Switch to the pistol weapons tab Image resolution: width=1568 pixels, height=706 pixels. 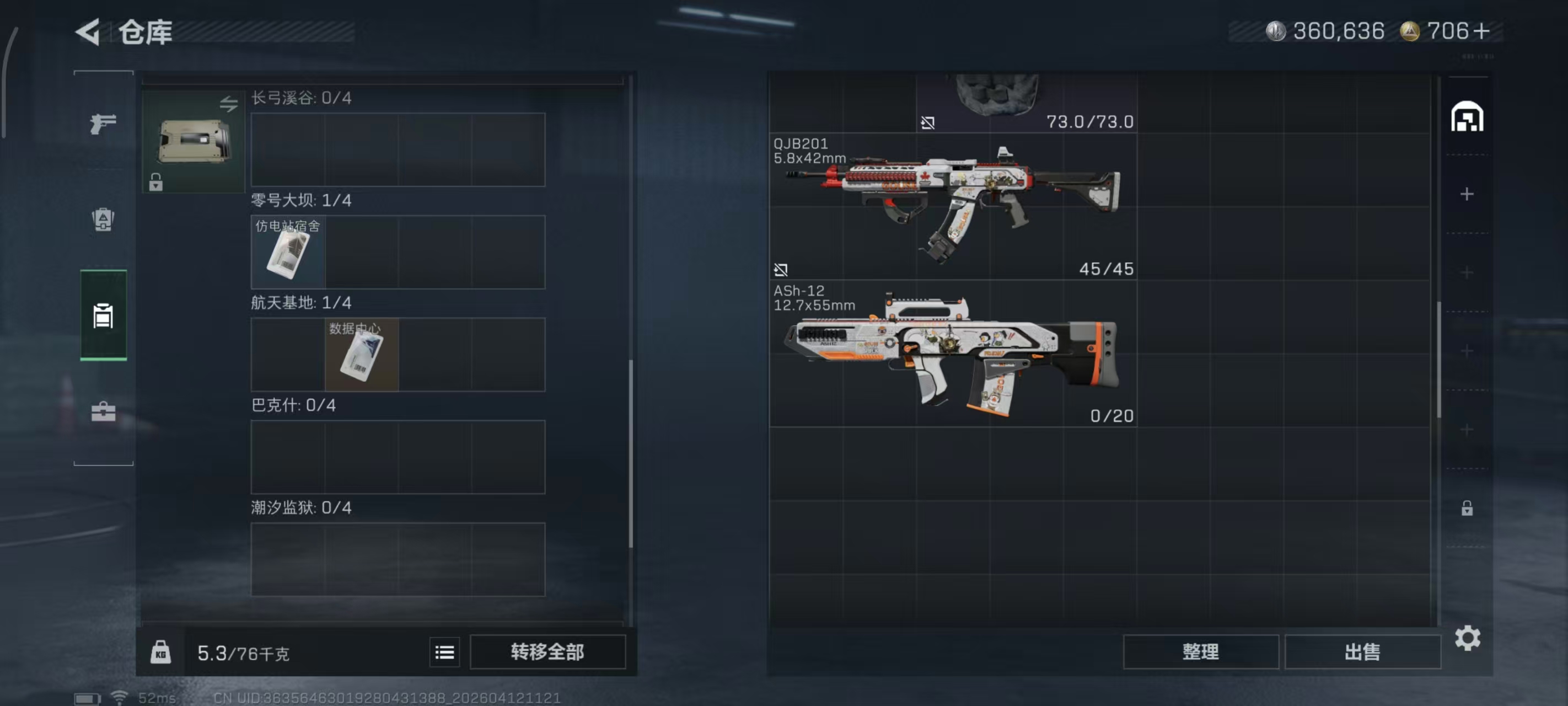tap(103, 124)
